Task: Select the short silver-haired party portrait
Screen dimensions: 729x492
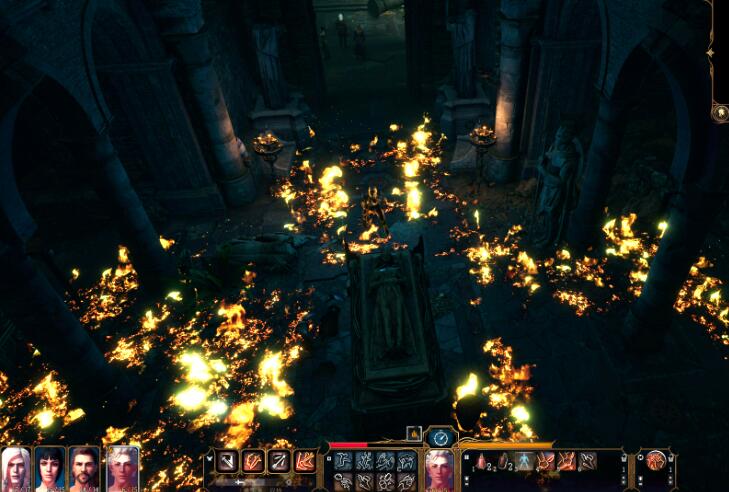Action: [122, 467]
